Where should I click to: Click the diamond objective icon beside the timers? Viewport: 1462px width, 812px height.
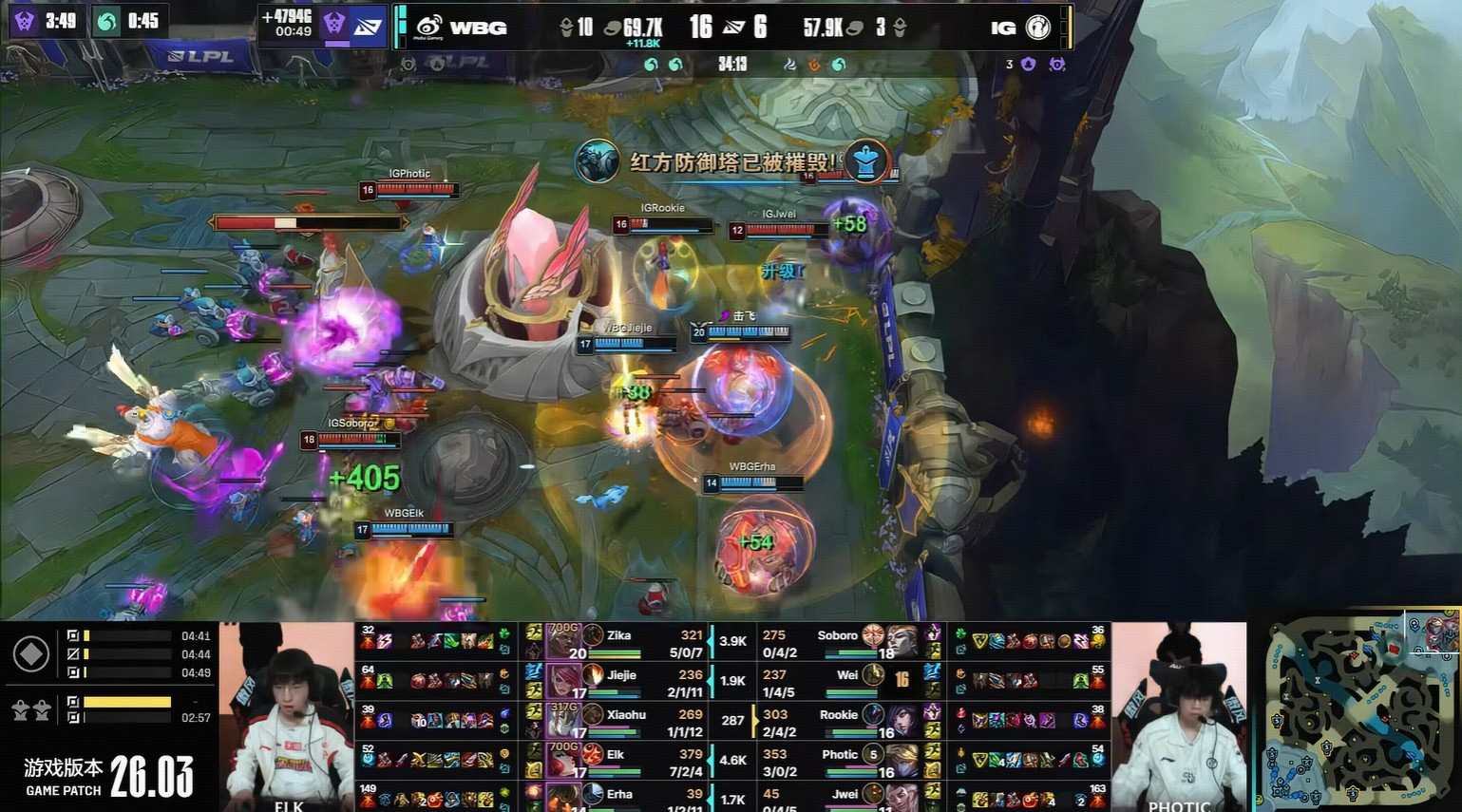click(30, 654)
